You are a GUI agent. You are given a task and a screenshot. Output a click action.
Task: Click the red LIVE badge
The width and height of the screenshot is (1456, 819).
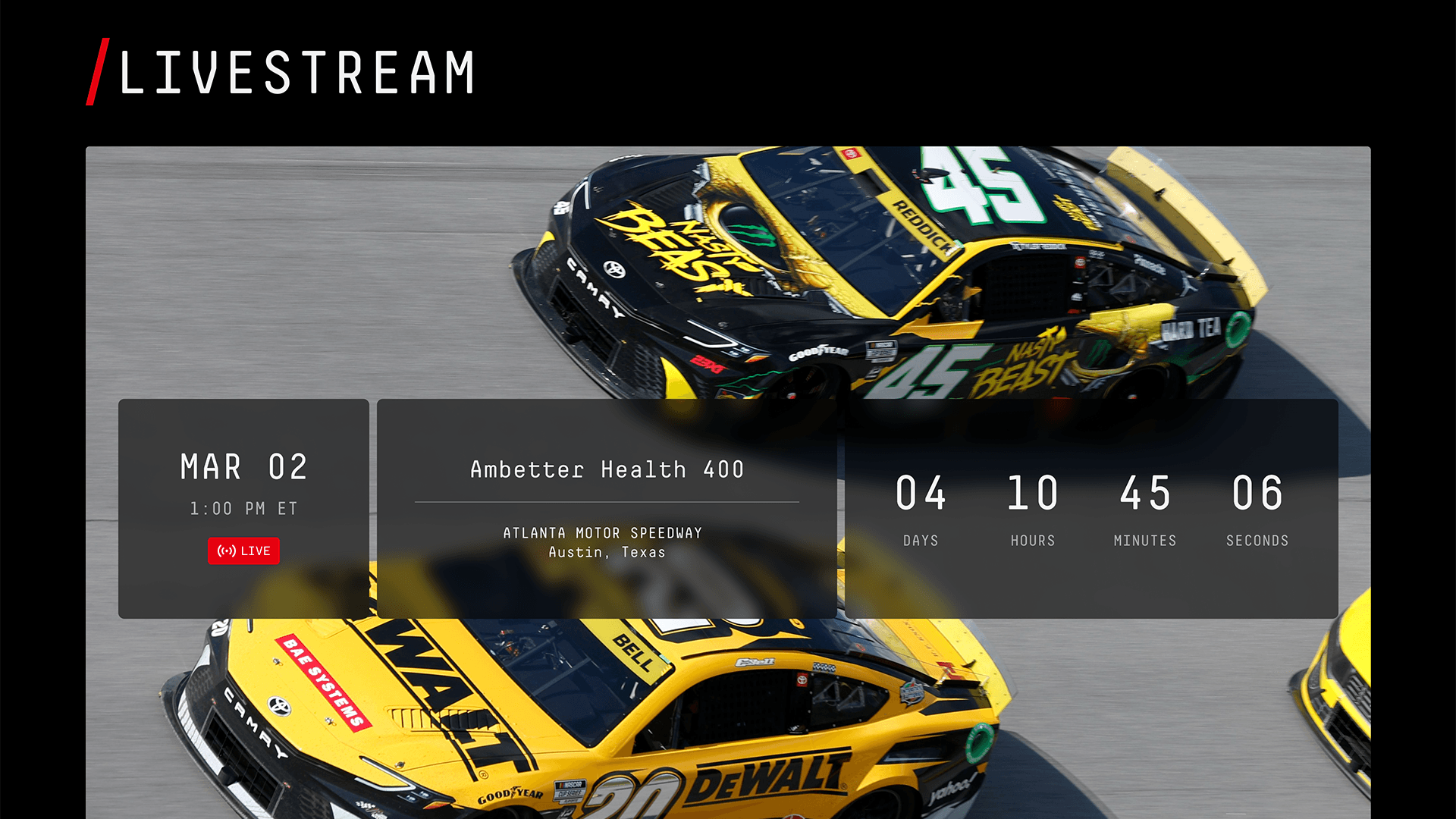(x=243, y=551)
